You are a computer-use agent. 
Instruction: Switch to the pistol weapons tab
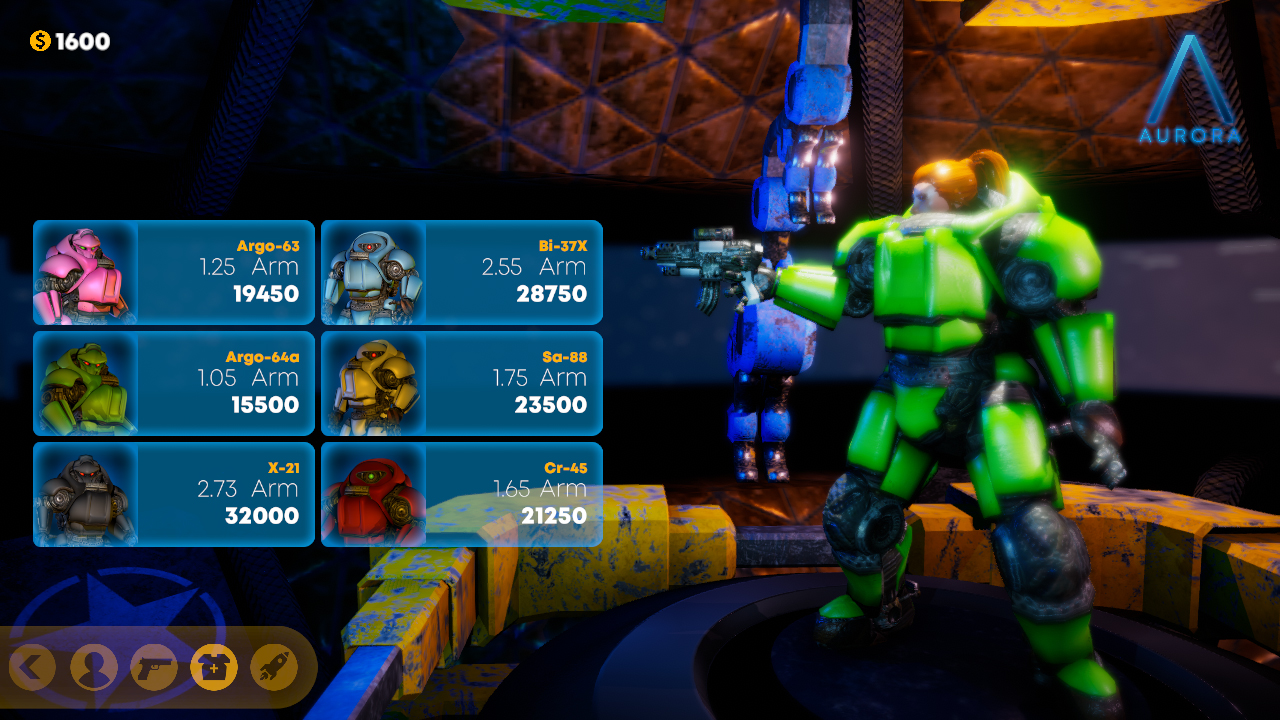coord(153,667)
